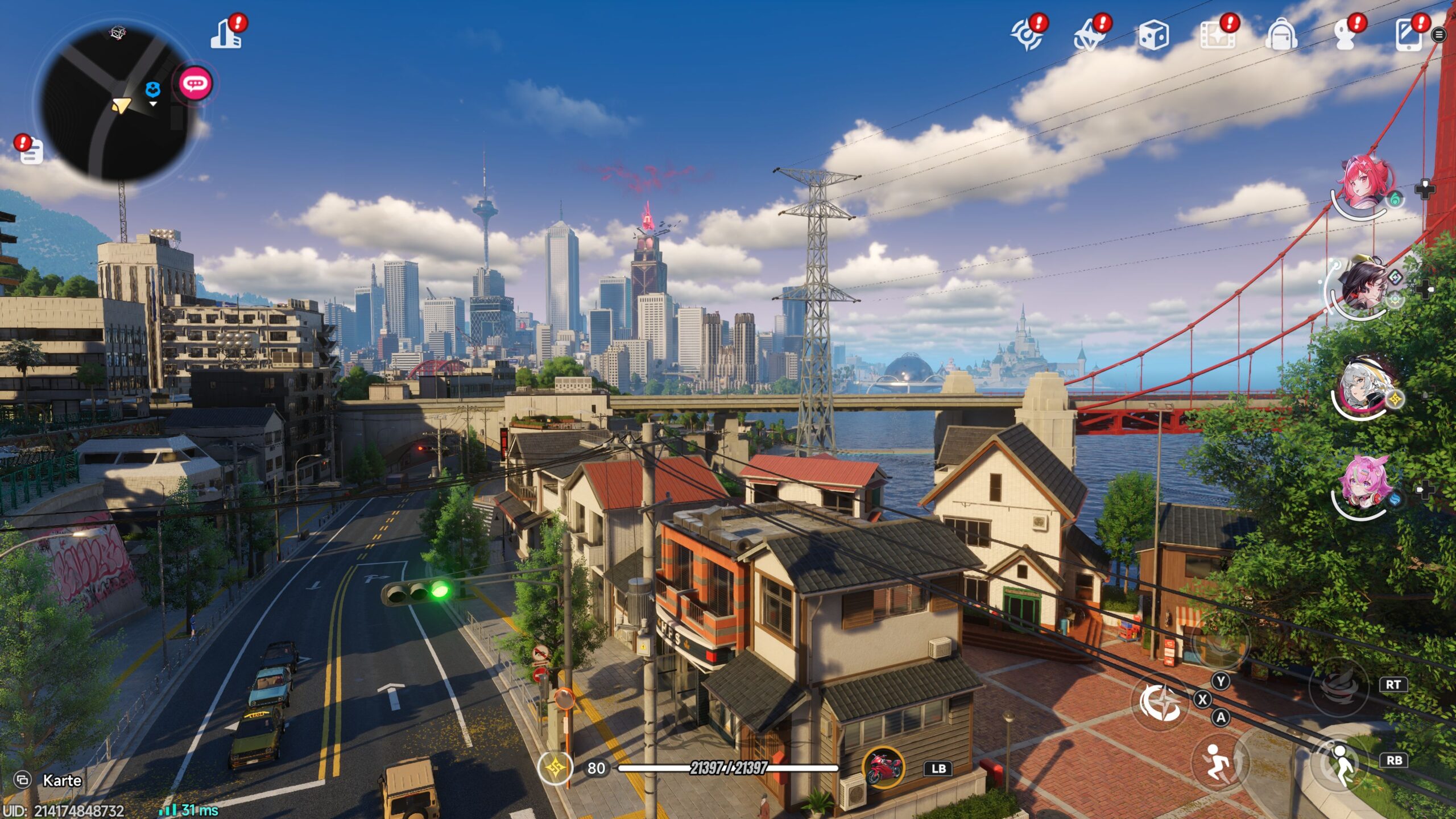The width and height of the screenshot is (1456, 819).
Task: Click the small black hamburger menu button
Action: point(1439,35)
